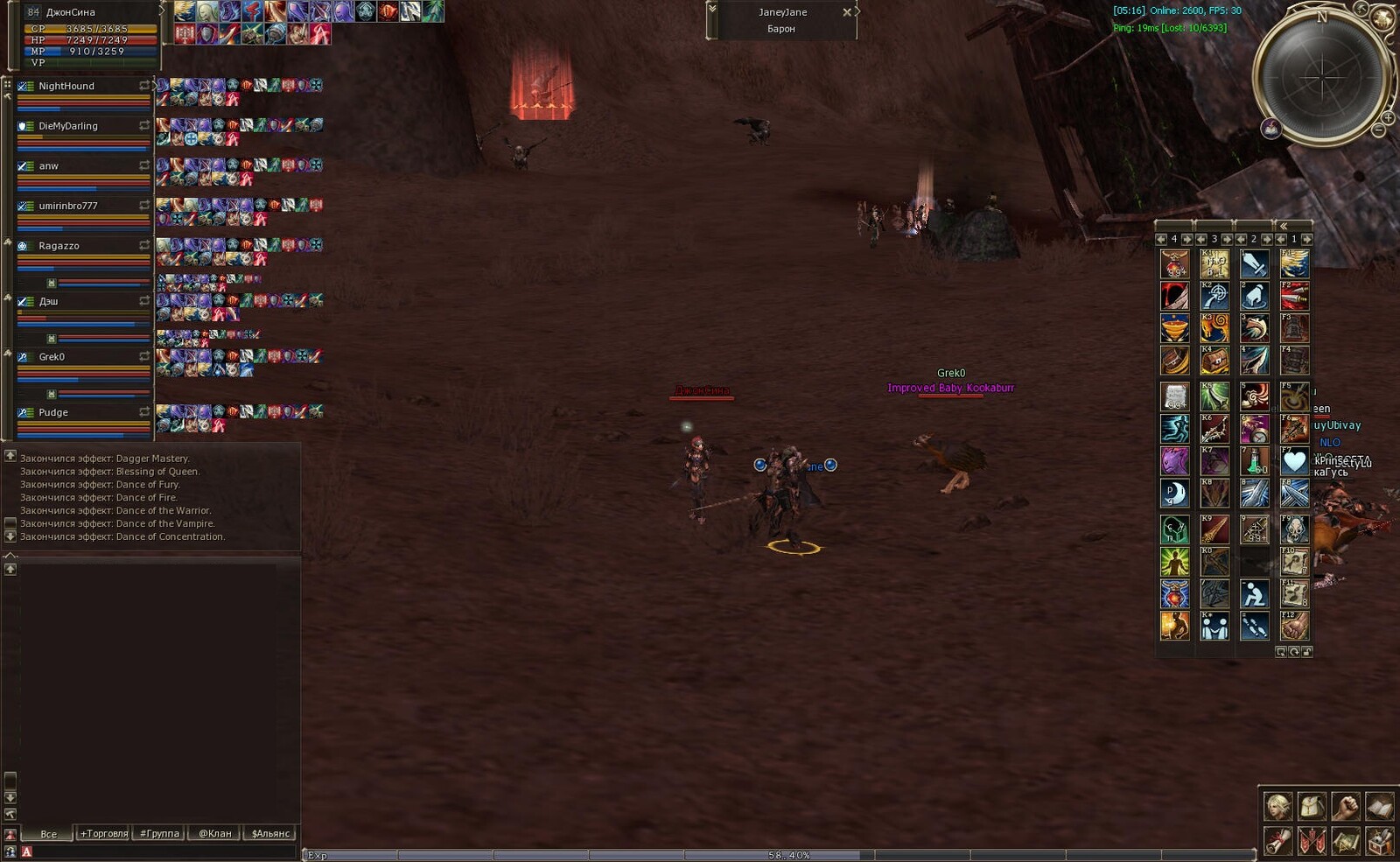Viewport: 1400px width, 862px height.
Task: Select the Все chat tab
Action: click(49, 833)
